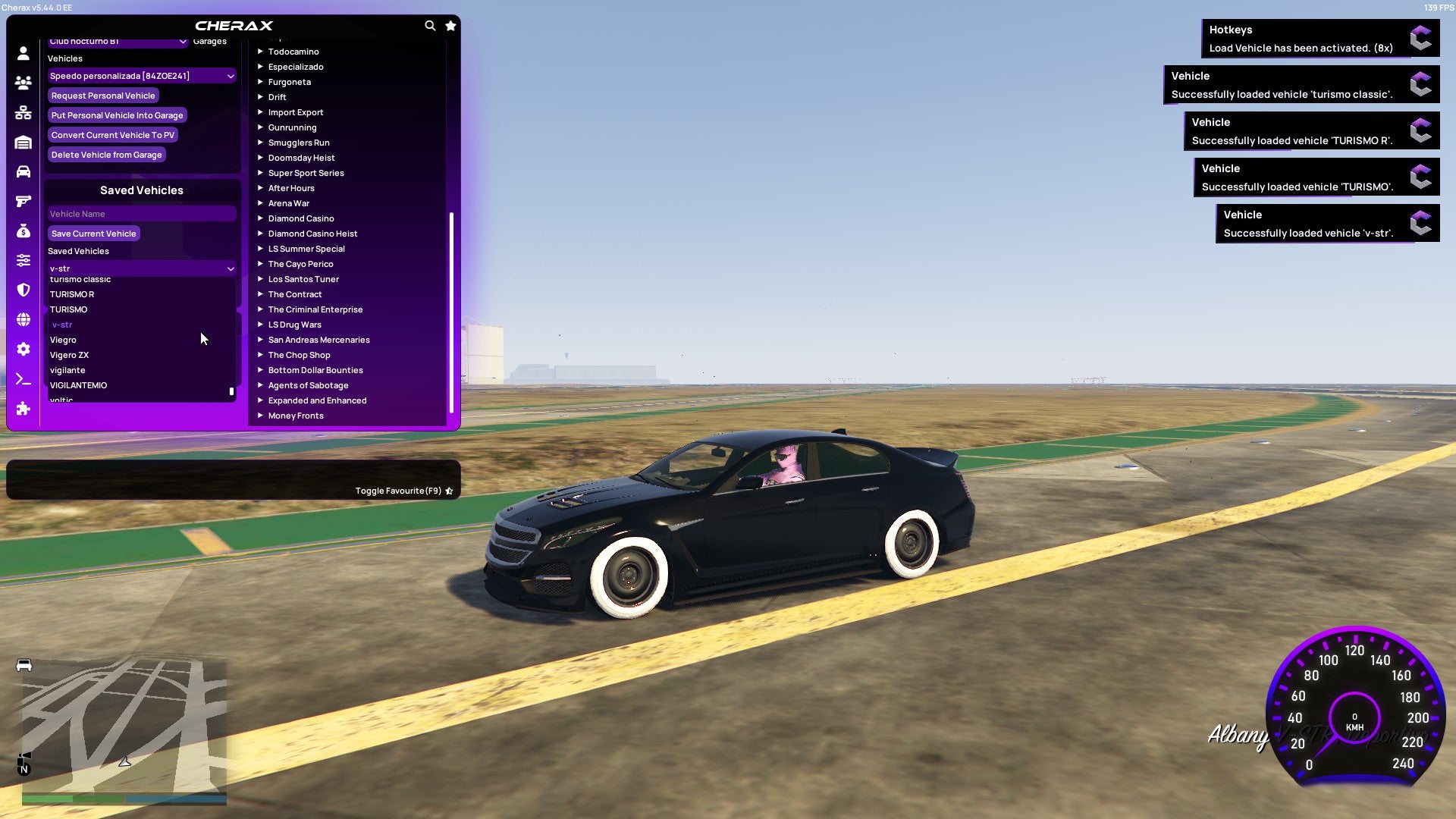Open the search magnifier in the Cherax header
The image size is (1456, 819).
430,25
